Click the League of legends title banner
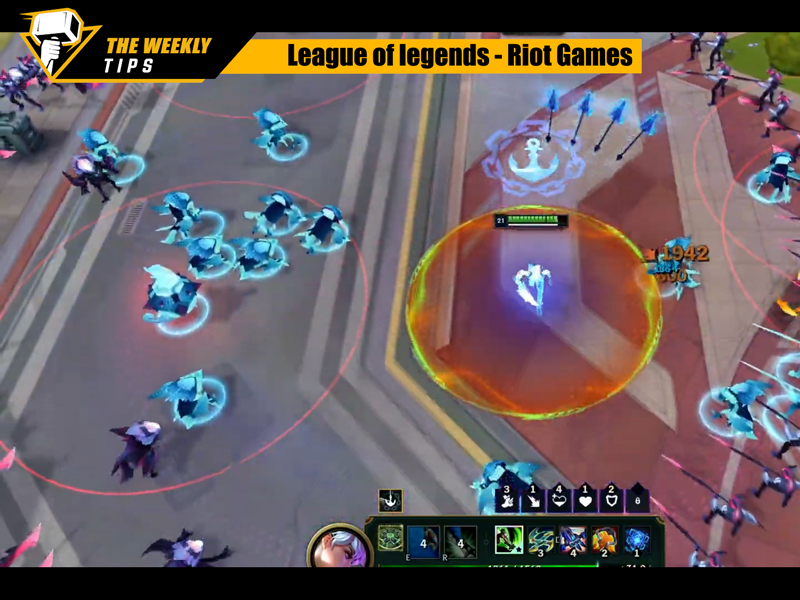This screenshot has width=800, height=600. (461, 56)
